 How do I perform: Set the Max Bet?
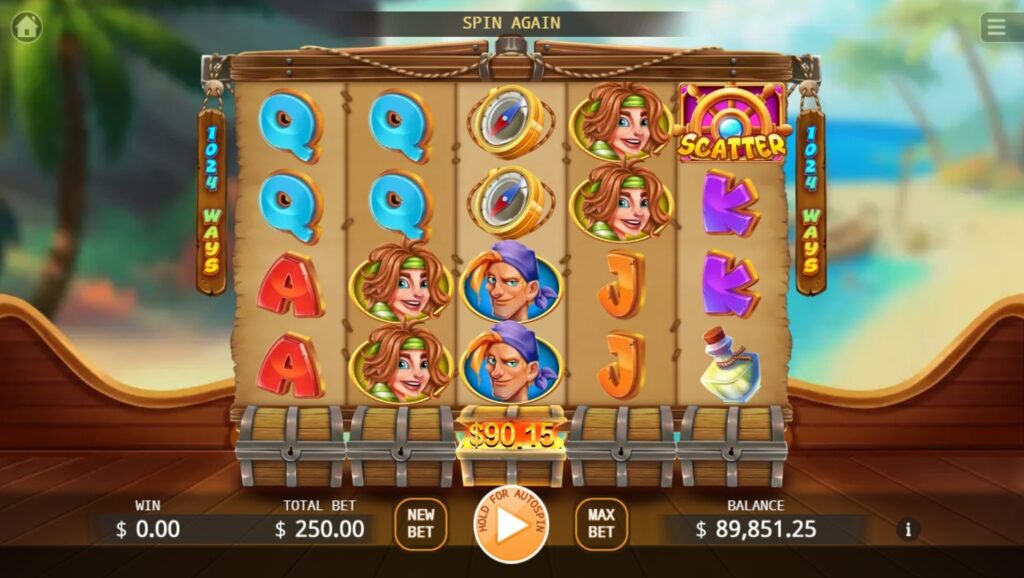(601, 524)
